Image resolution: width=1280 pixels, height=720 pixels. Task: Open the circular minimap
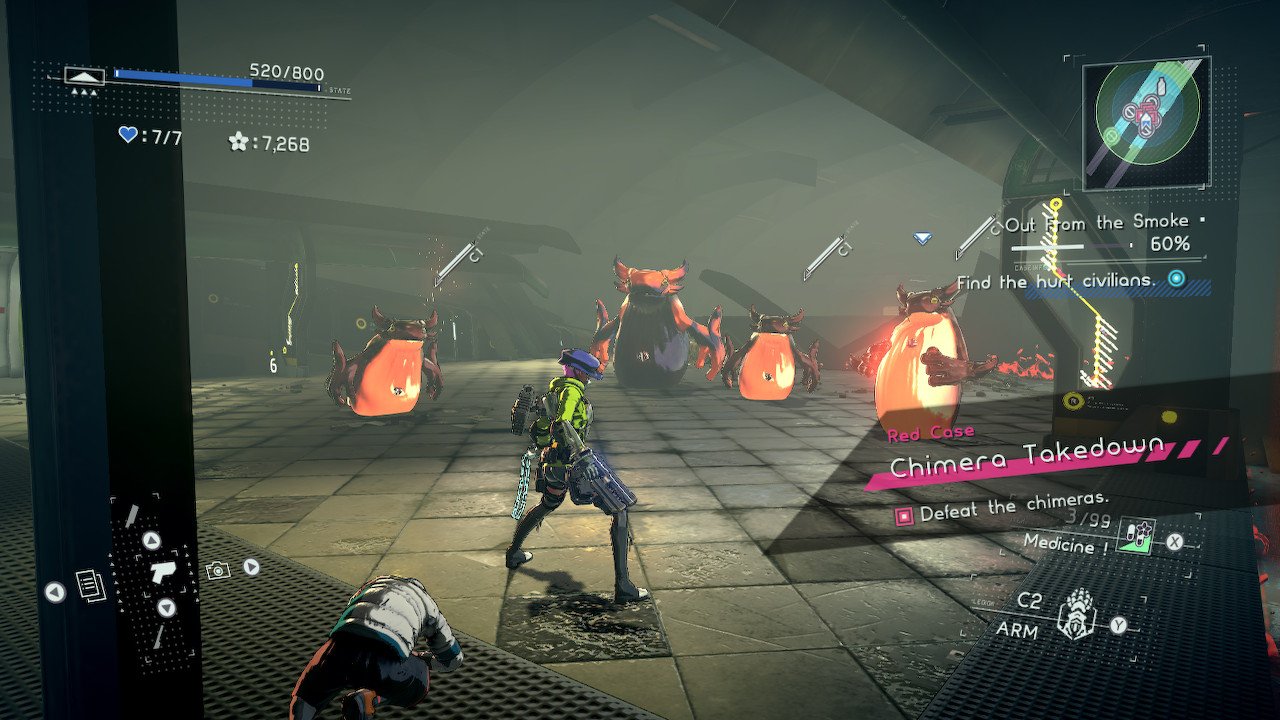click(x=1146, y=110)
